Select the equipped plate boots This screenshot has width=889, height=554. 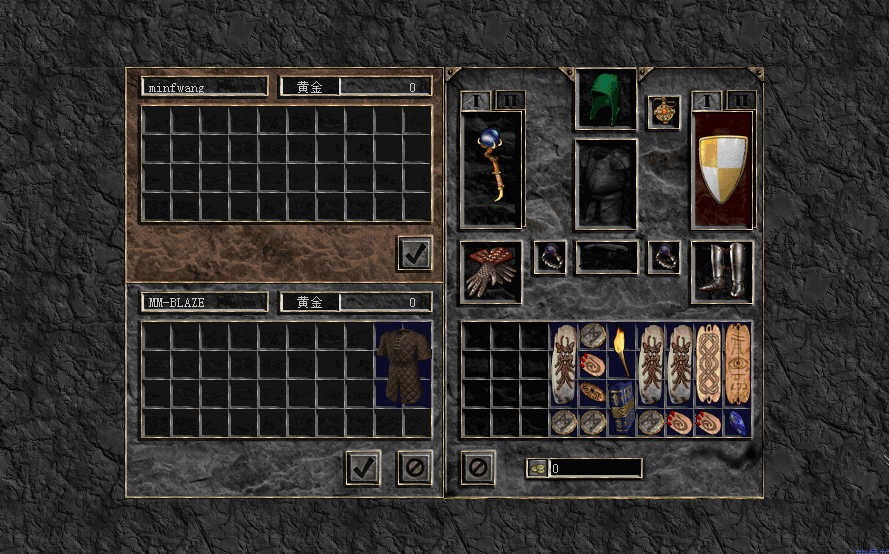click(x=722, y=271)
